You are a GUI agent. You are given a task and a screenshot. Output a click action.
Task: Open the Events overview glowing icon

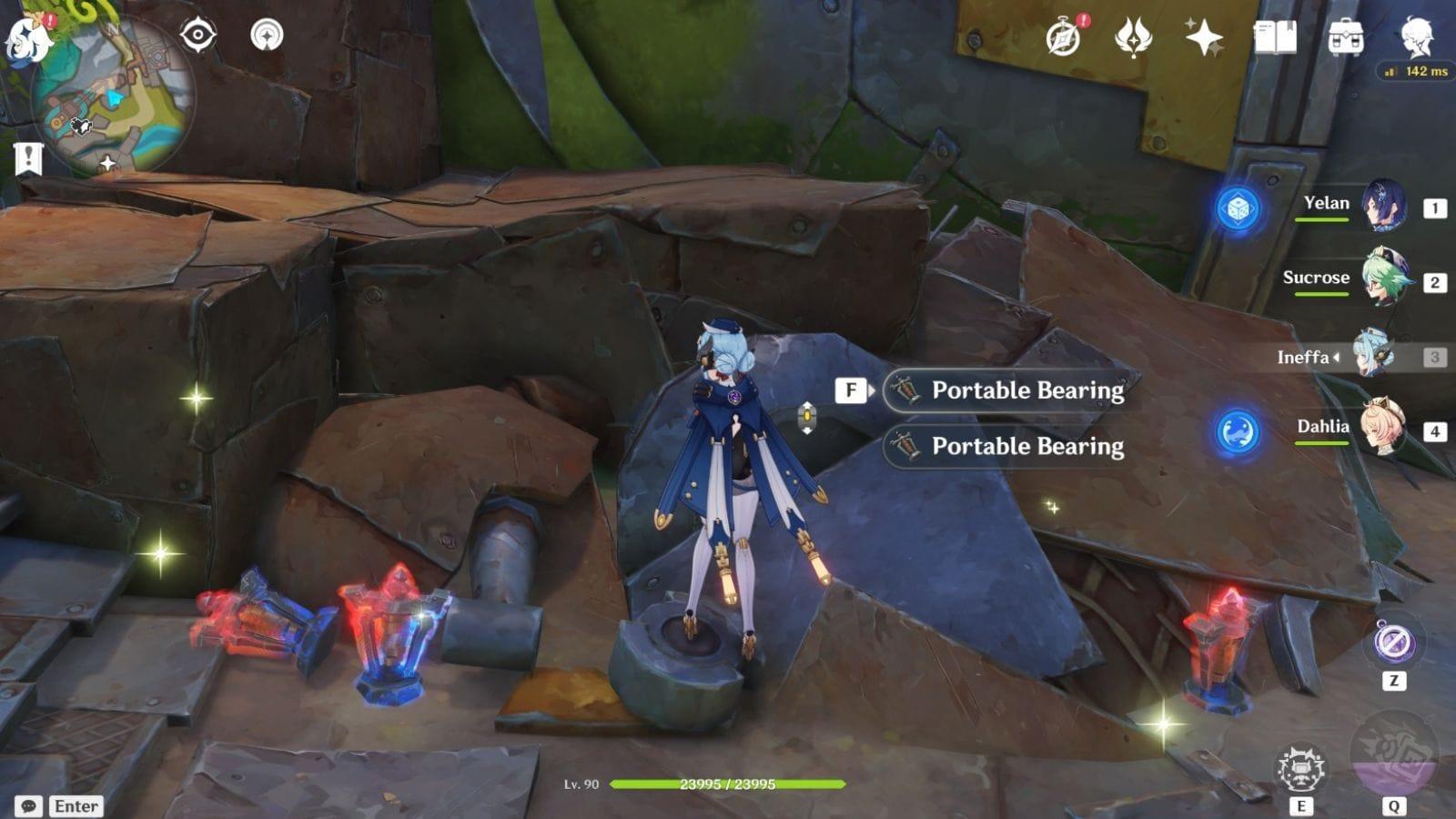1131,36
